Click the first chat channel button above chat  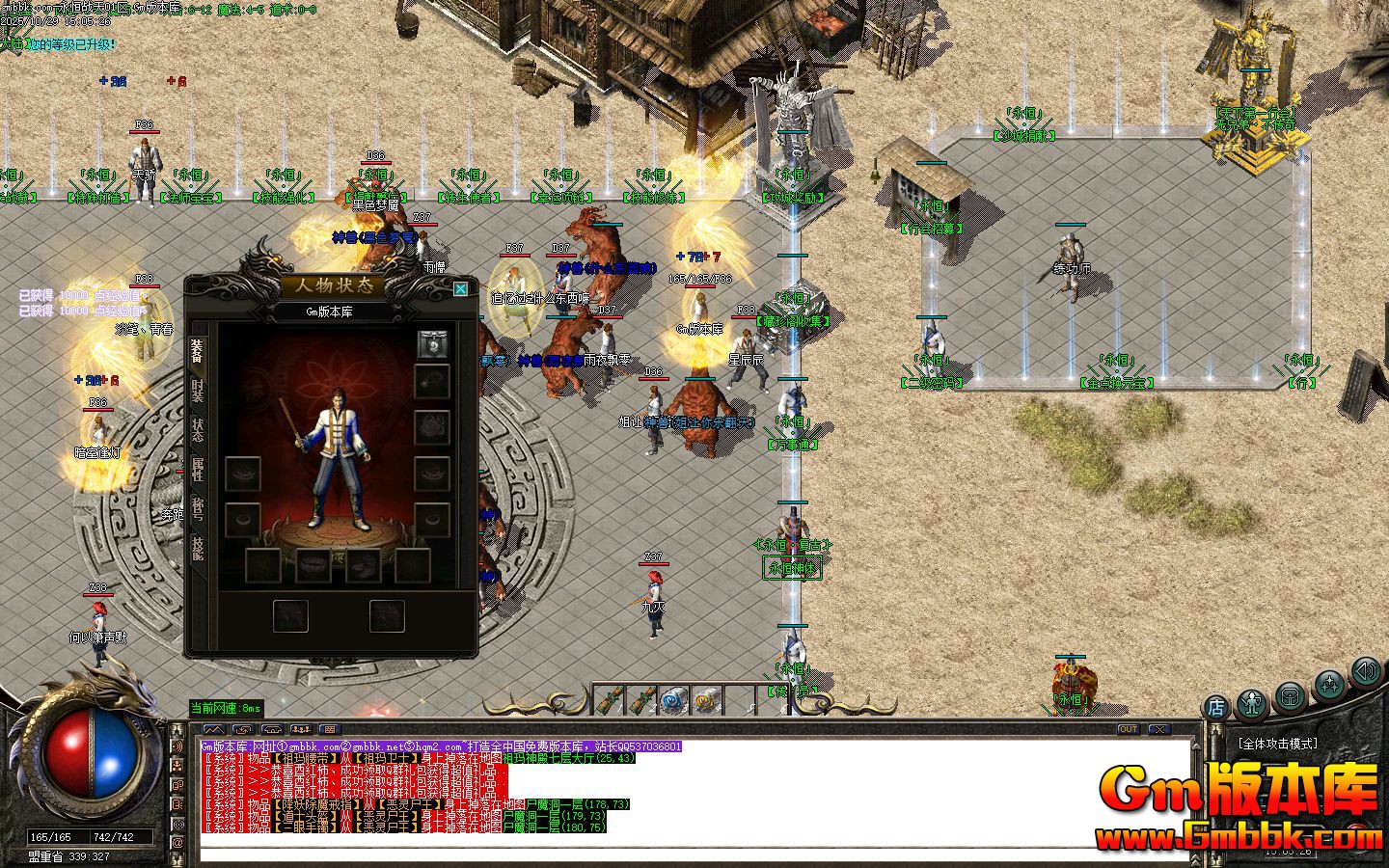pos(214,729)
